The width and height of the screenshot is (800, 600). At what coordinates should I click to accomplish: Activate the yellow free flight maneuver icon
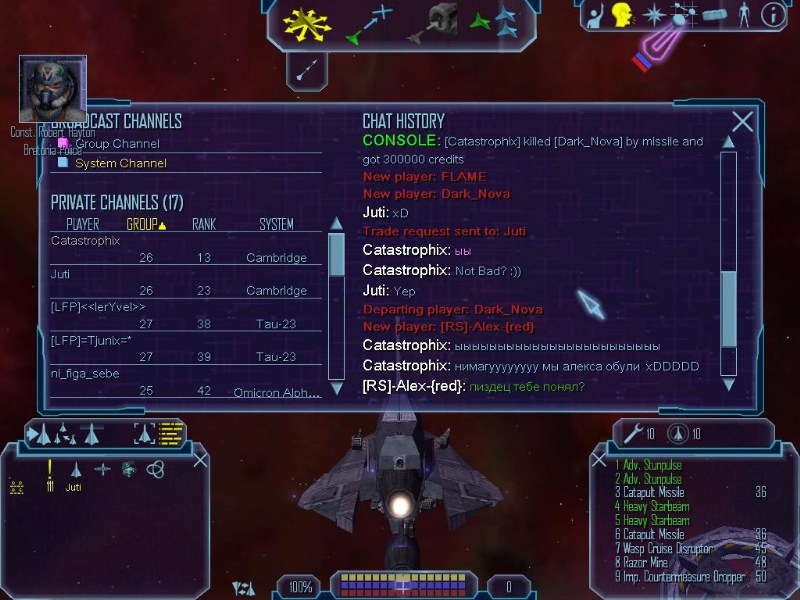coord(305,24)
